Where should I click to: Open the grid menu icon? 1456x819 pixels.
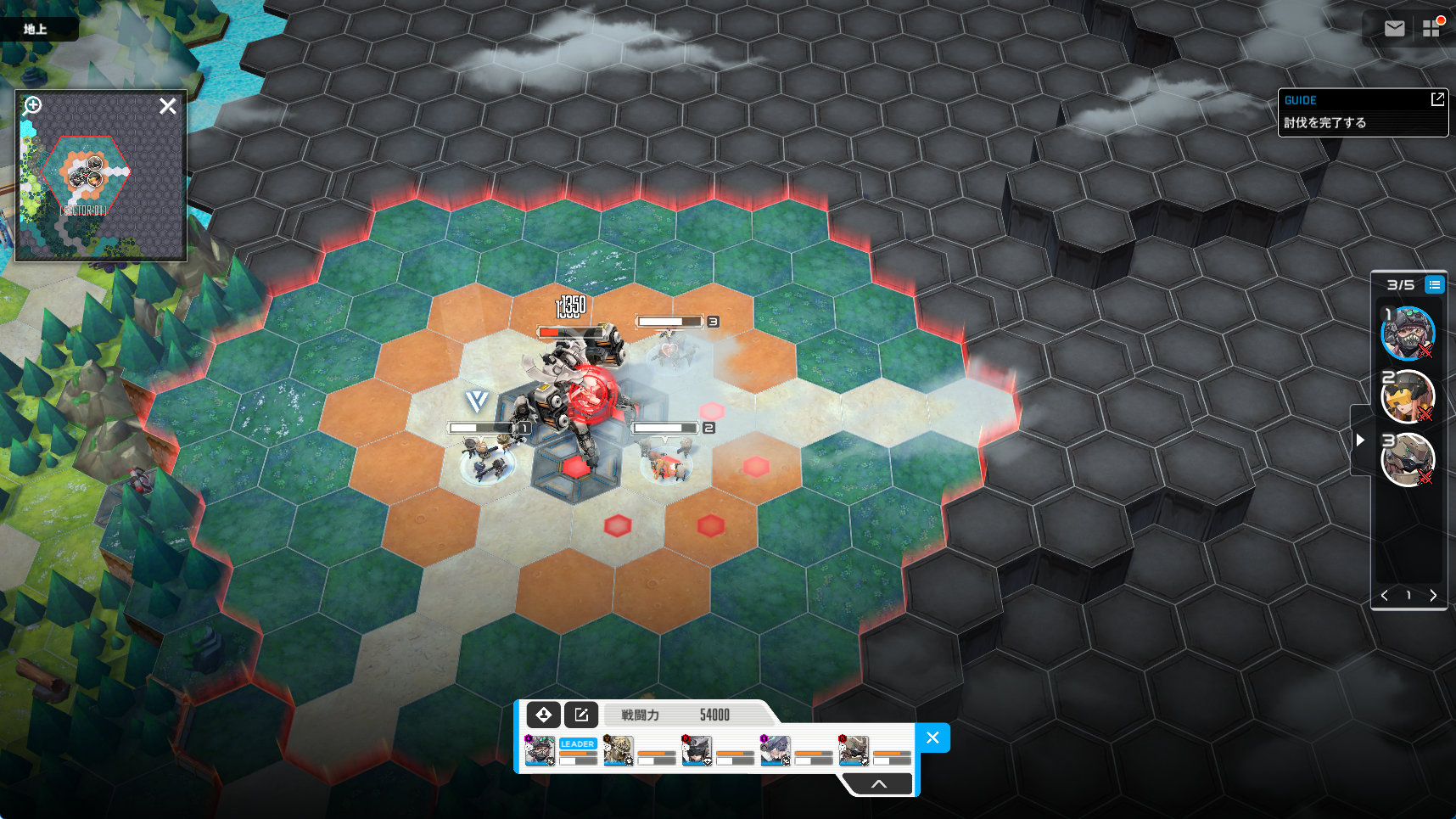(1431, 29)
